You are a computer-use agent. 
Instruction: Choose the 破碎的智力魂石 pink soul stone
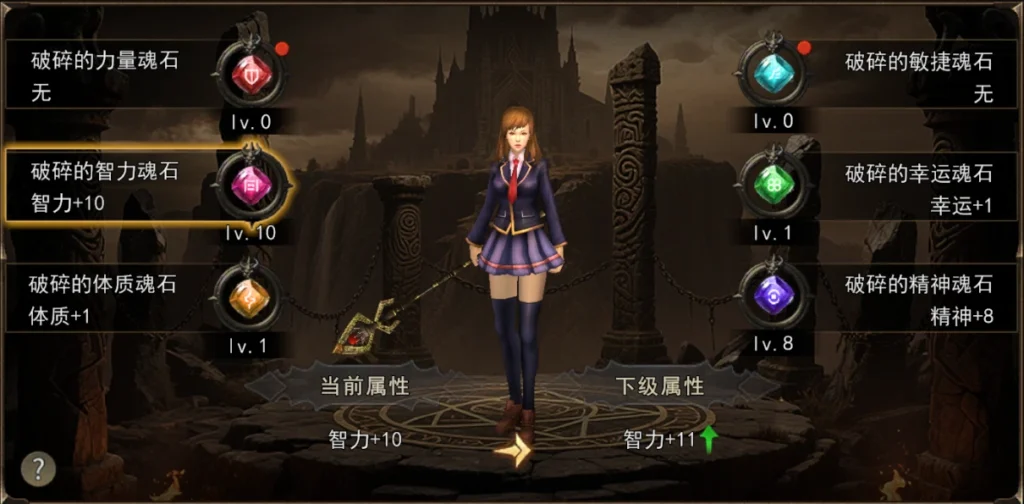click(250, 186)
